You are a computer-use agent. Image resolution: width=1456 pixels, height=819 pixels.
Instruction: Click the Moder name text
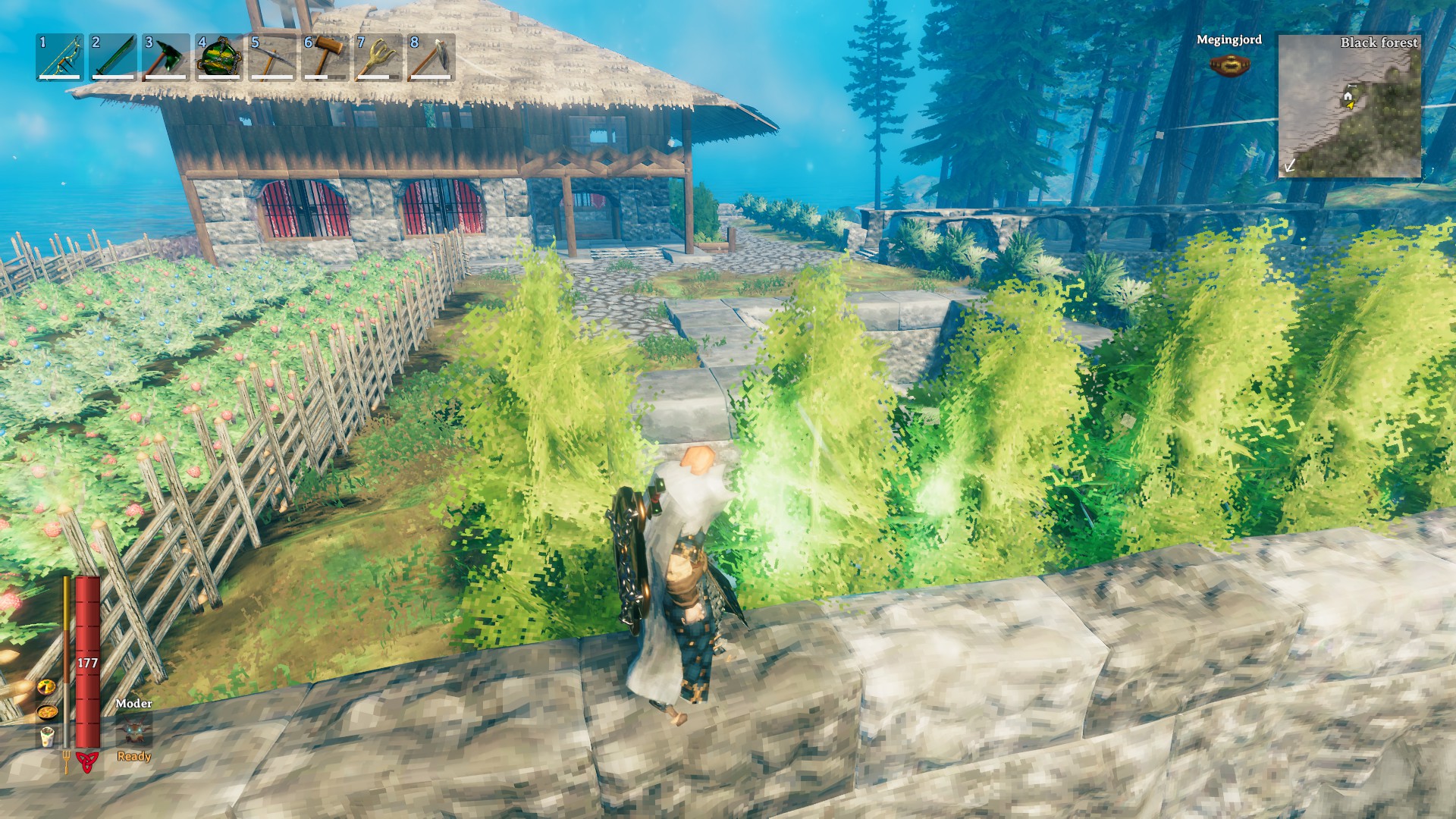[133, 704]
